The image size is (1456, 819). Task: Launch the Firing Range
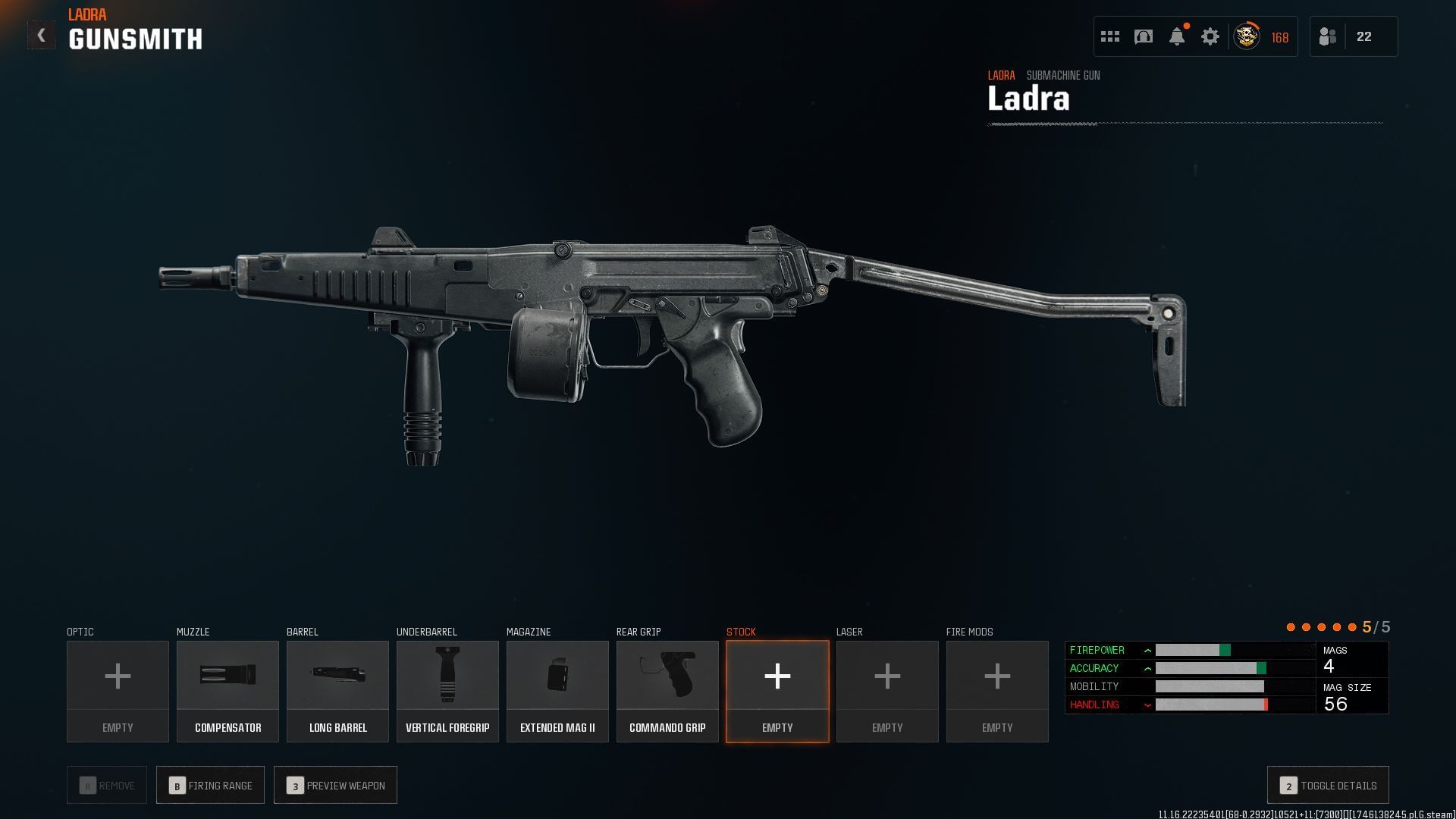coord(210,785)
